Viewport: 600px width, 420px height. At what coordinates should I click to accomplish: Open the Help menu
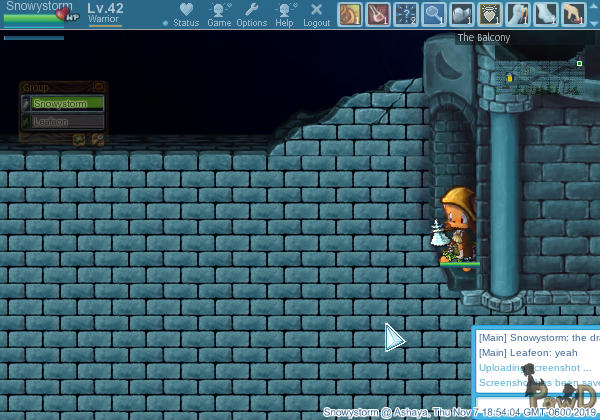tap(285, 14)
